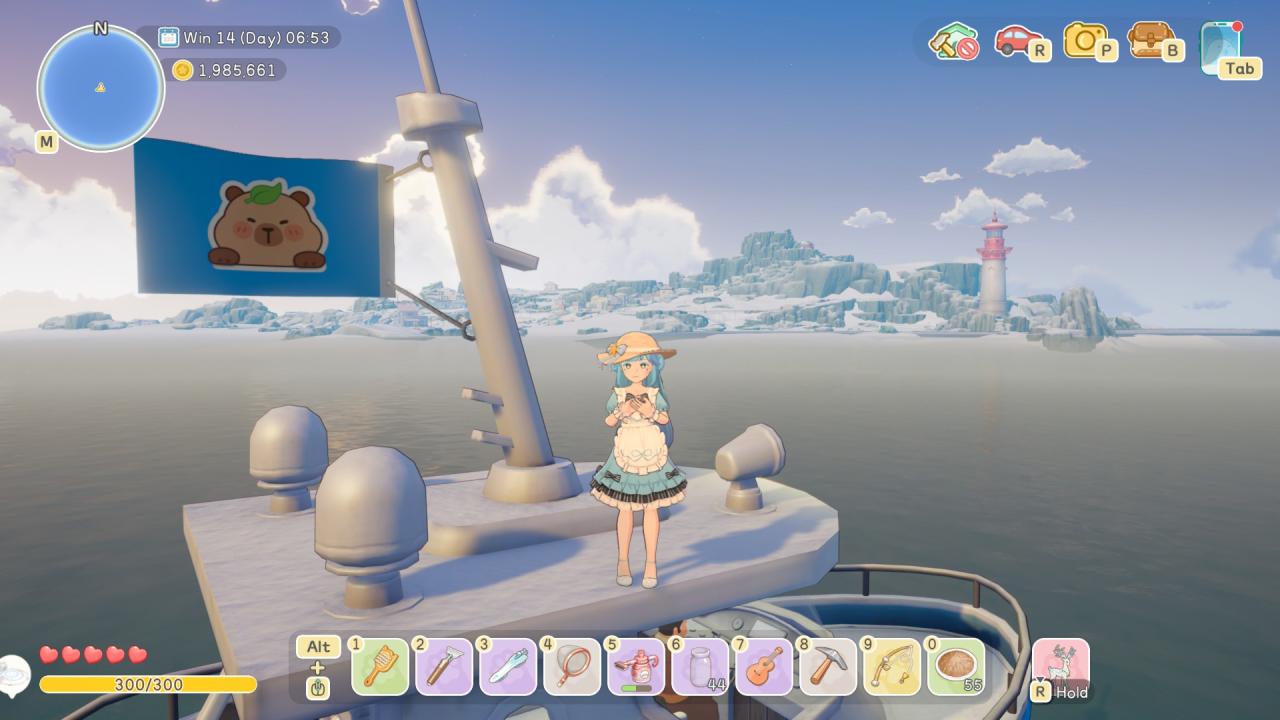Select the pet brush hotbar slot
1280x720 pixels.
[380, 666]
